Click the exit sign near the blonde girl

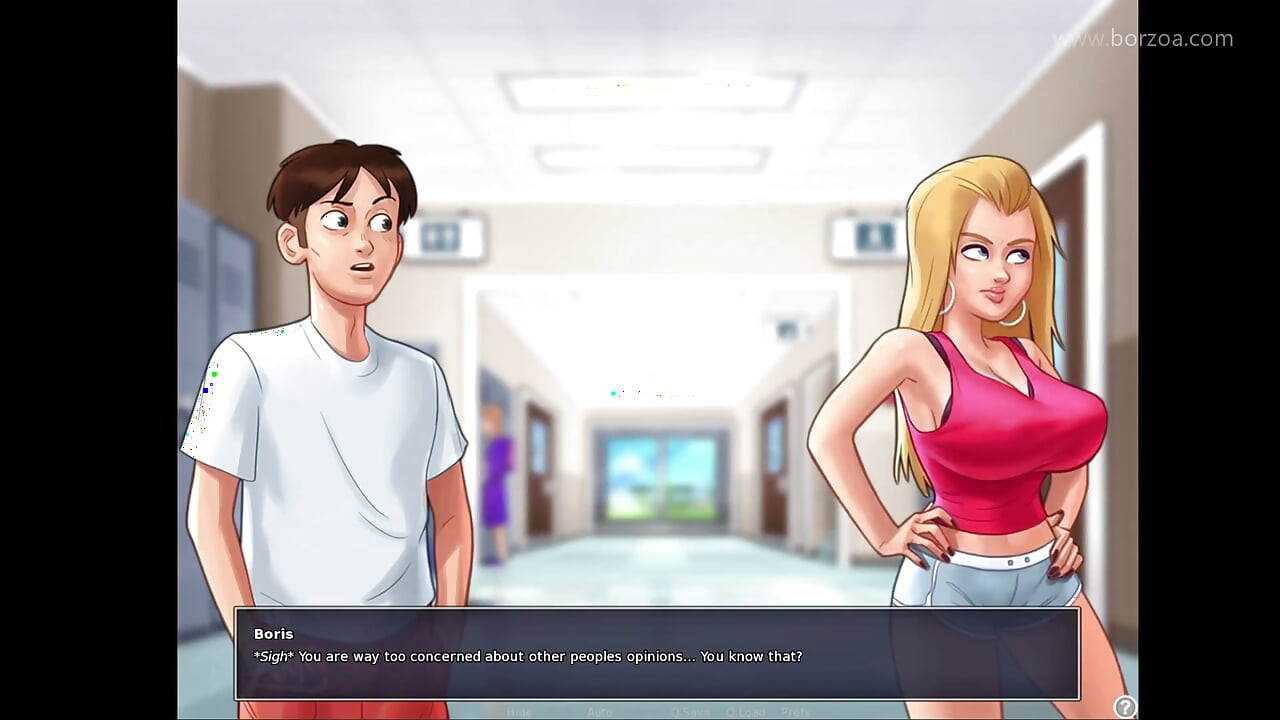(x=869, y=235)
